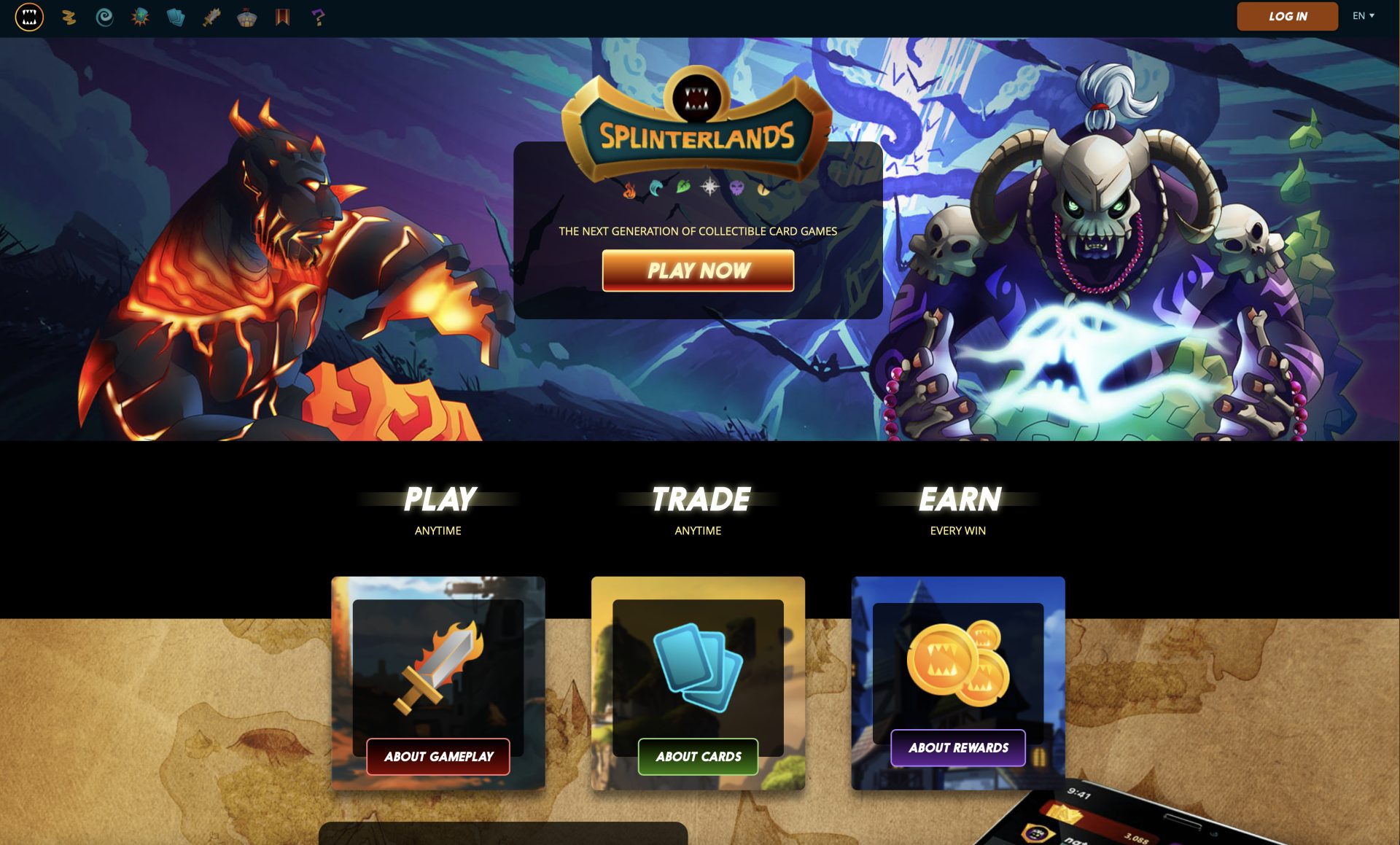The height and width of the screenshot is (845, 1400).
Task: Click the Splinterlands fanged logo icon
Action: pos(30,17)
